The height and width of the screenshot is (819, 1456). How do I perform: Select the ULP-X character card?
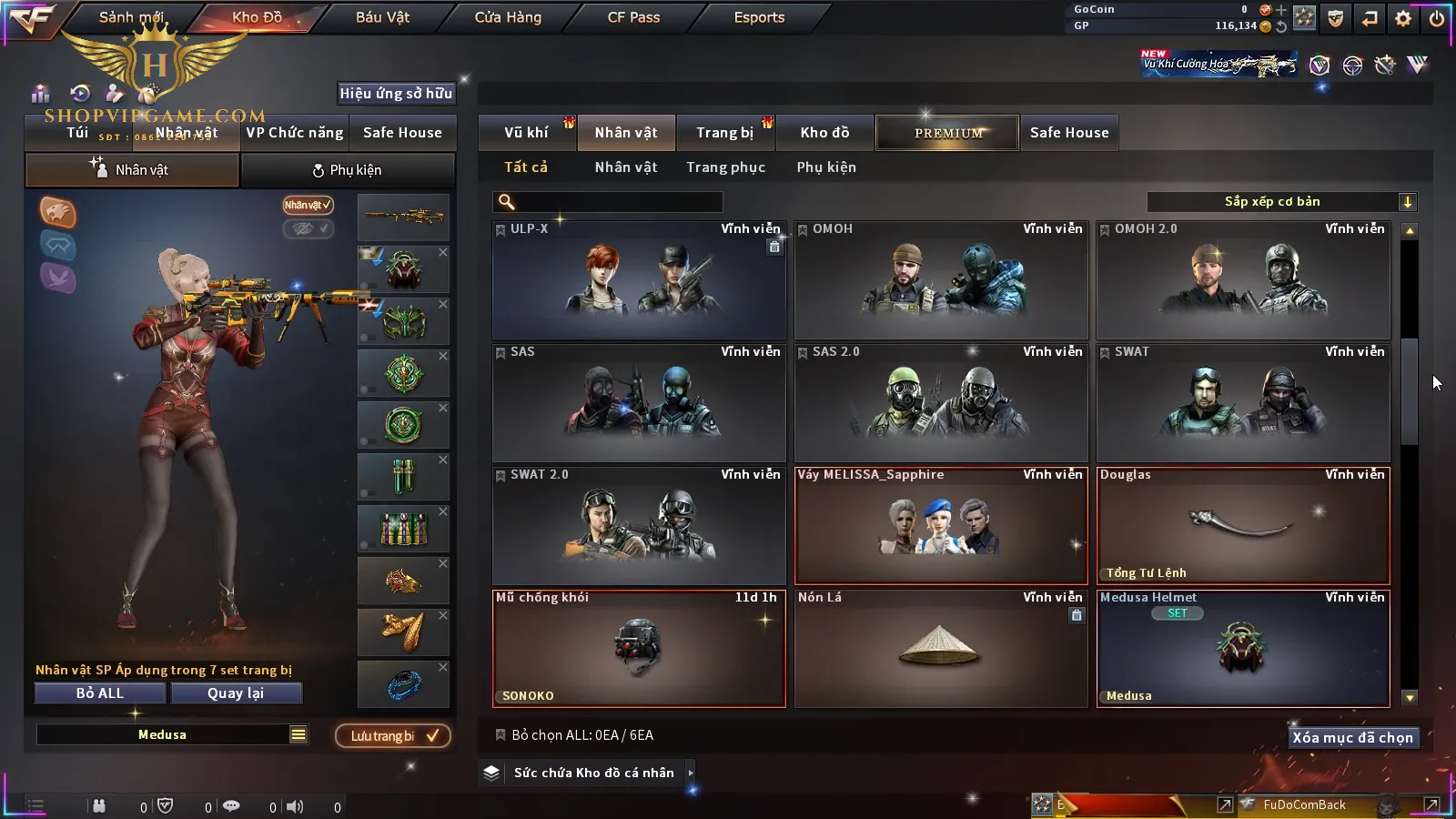(639, 280)
